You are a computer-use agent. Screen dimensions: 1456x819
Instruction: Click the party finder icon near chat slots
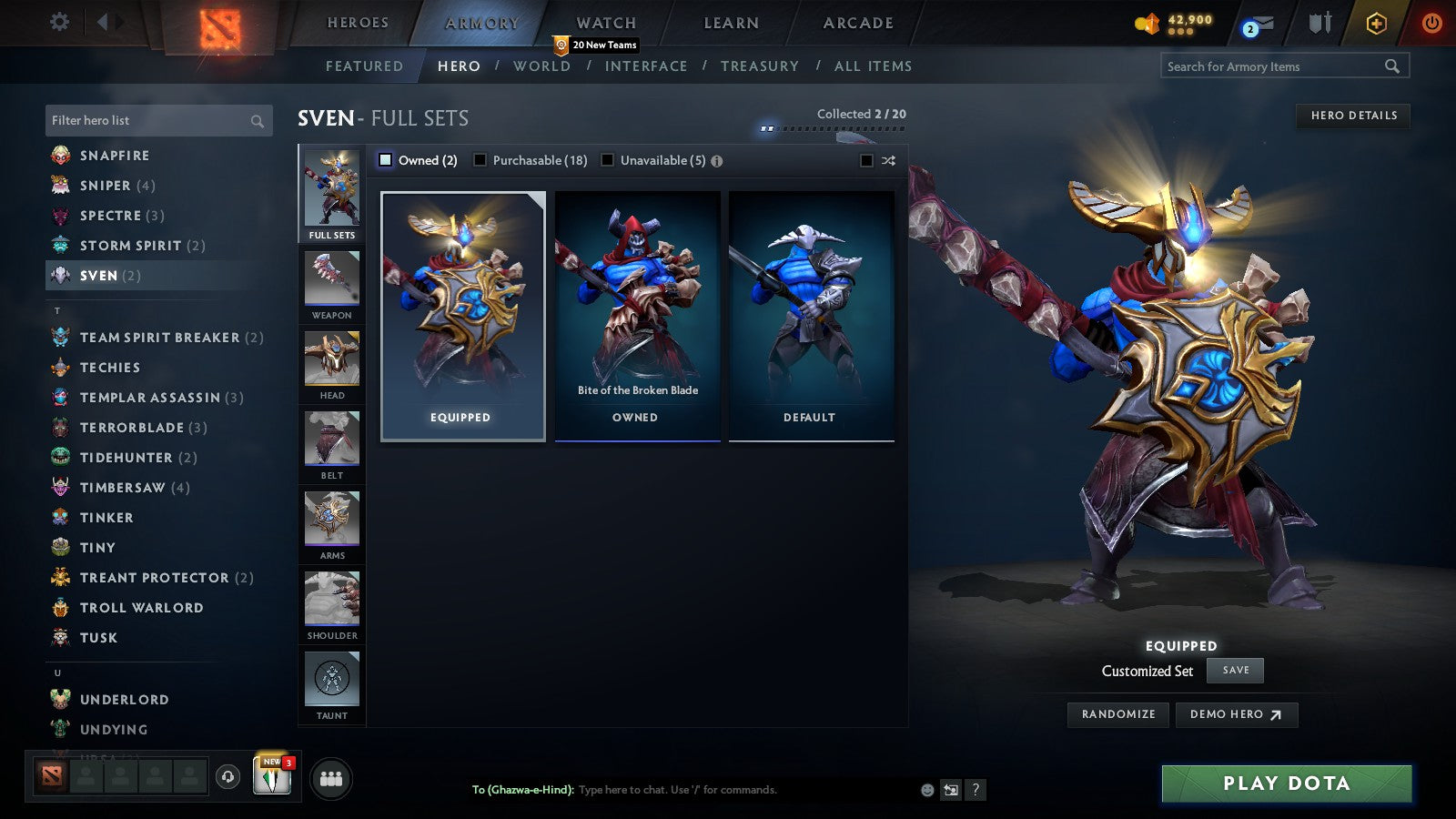pos(332,778)
